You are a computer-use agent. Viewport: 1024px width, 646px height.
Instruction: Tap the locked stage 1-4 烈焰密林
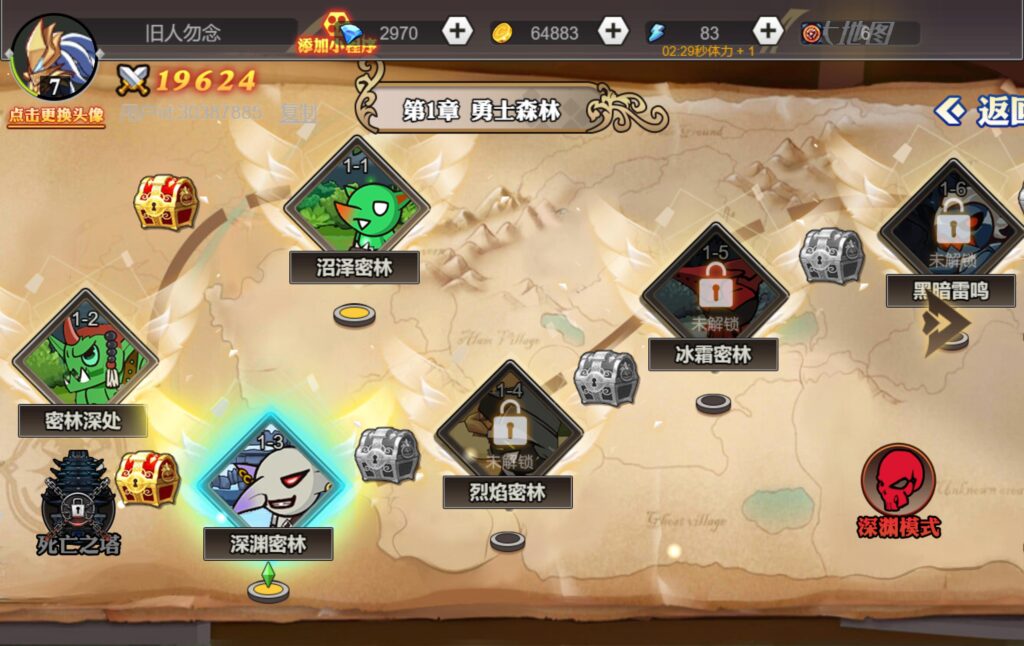[x=508, y=432]
